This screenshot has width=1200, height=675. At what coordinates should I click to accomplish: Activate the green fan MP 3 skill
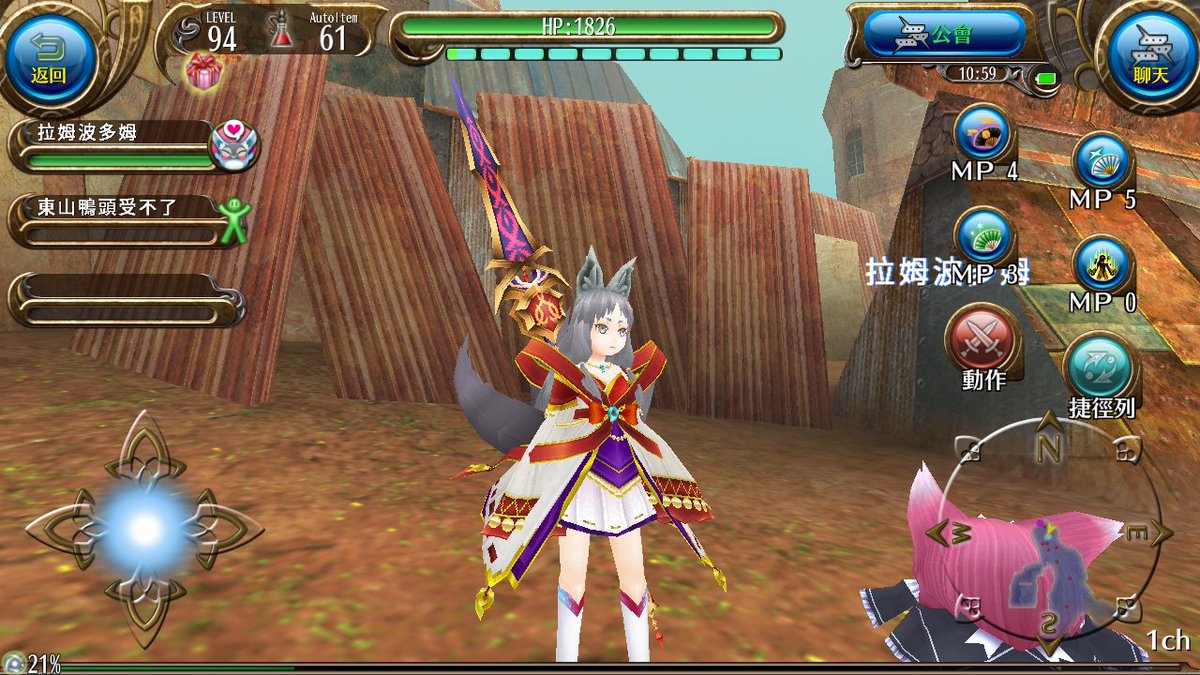coord(982,237)
